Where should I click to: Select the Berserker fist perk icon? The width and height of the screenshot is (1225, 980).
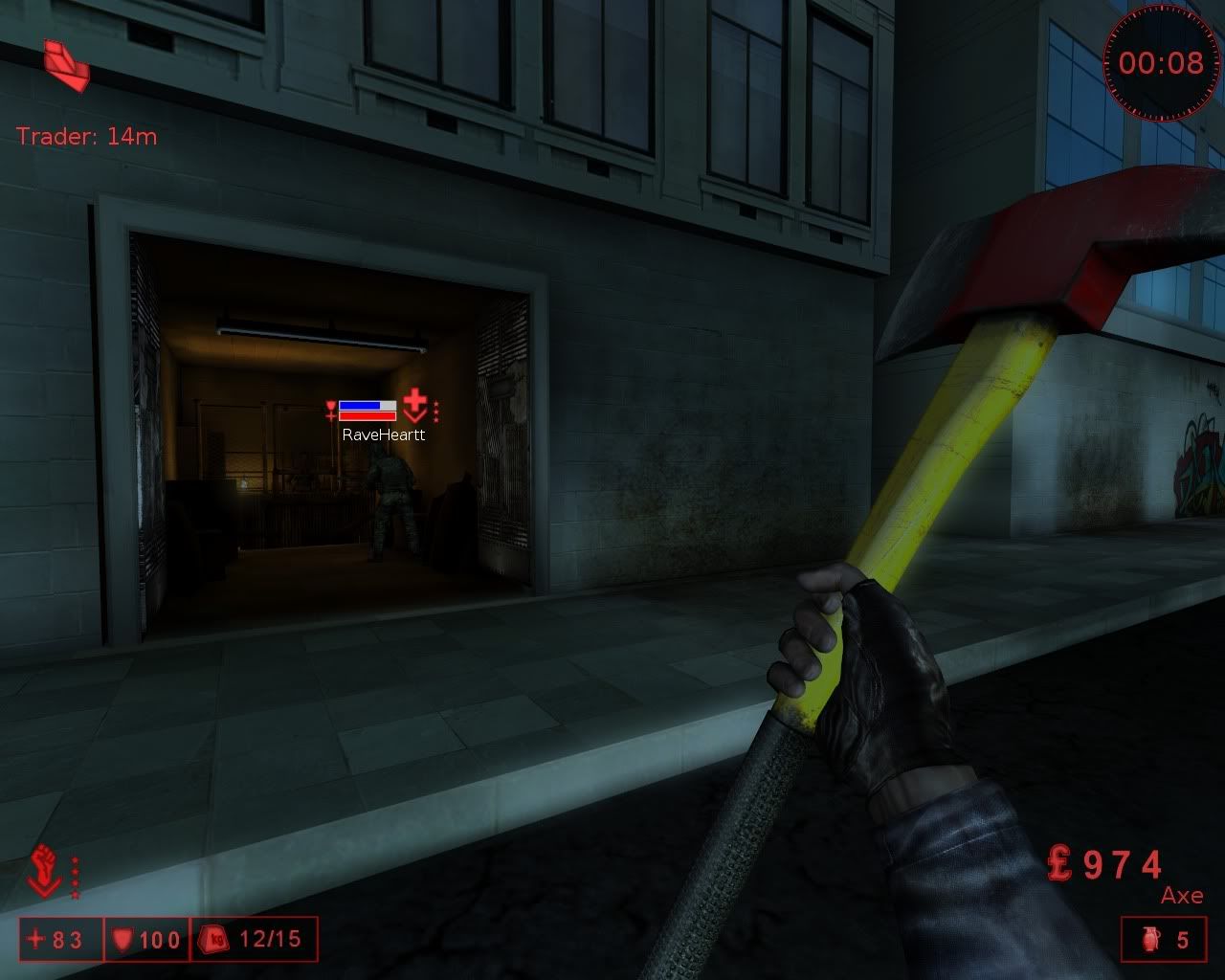[45, 869]
